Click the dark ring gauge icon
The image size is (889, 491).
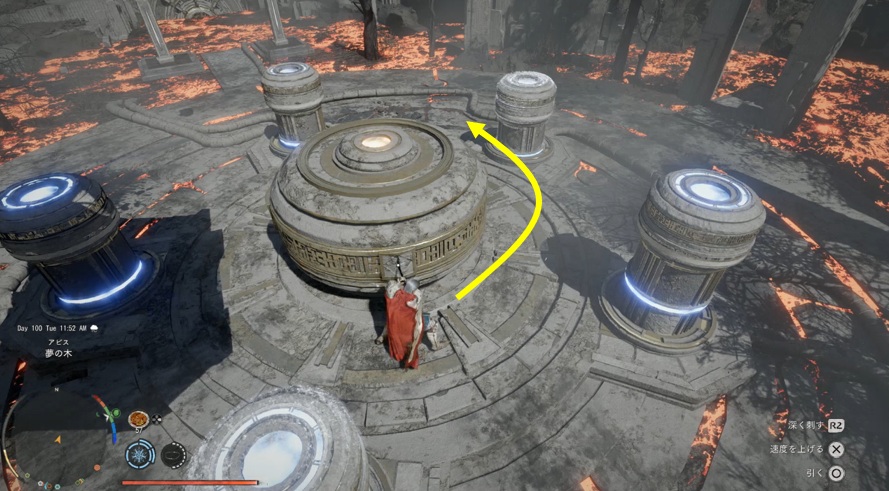[173, 454]
